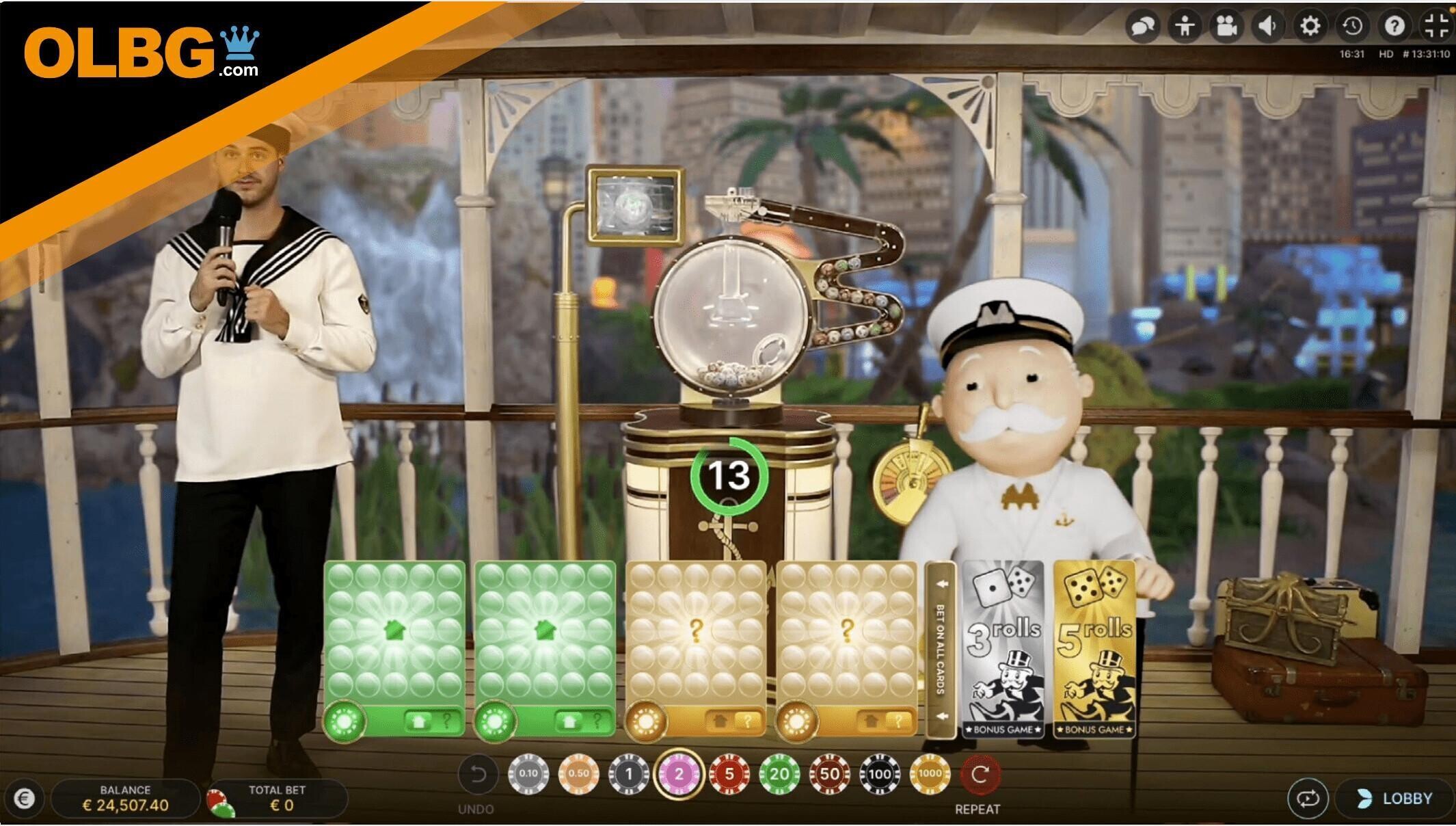Viewport: 1456px width, 826px height.
Task: Open the live chat icon
Action: point(1144,27)
